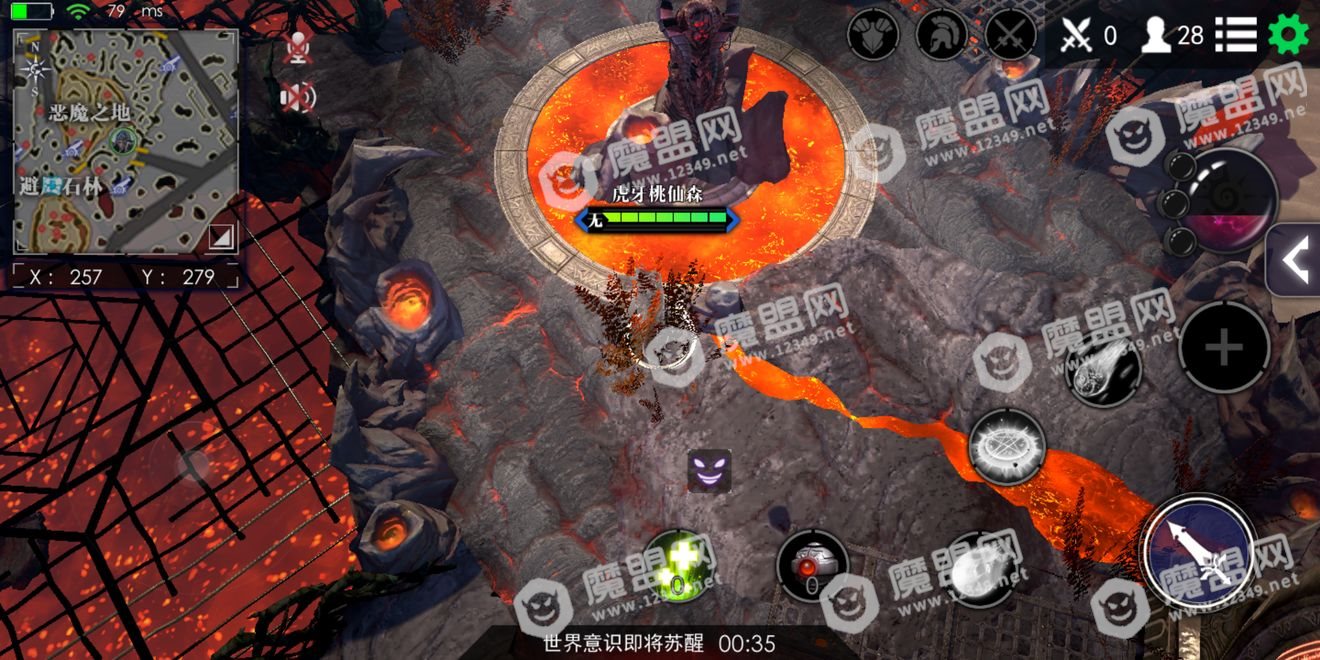Use the red-eyed robot trap item
1320x660 pixels.
tap(812, 567)
